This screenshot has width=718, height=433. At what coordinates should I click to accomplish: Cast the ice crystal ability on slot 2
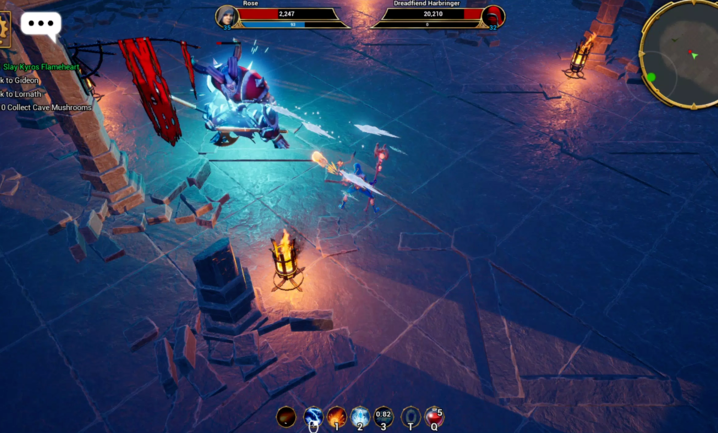coord(360,416)
